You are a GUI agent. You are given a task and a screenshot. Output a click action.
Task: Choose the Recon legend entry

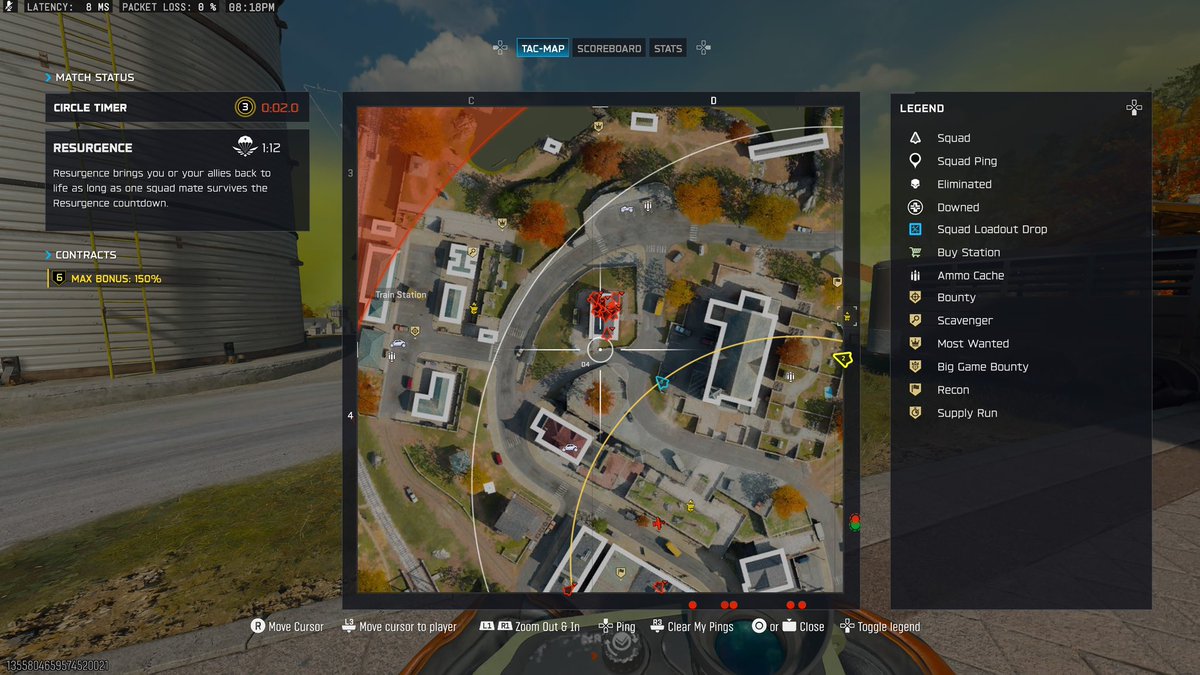pyautogui.click(x=953, y=389)
